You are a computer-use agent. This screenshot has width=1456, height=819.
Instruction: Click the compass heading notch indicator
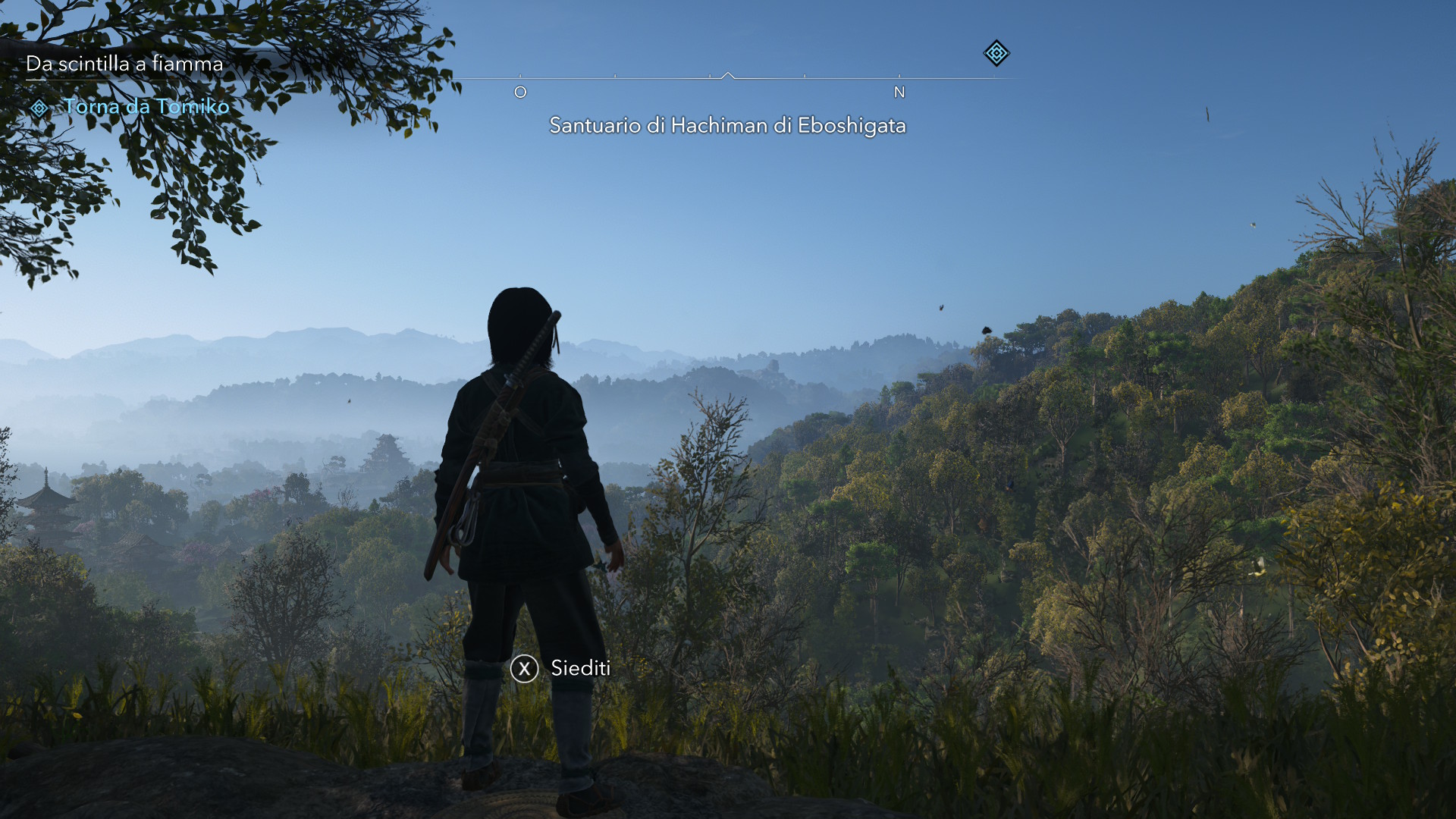(x=729, y=75)
